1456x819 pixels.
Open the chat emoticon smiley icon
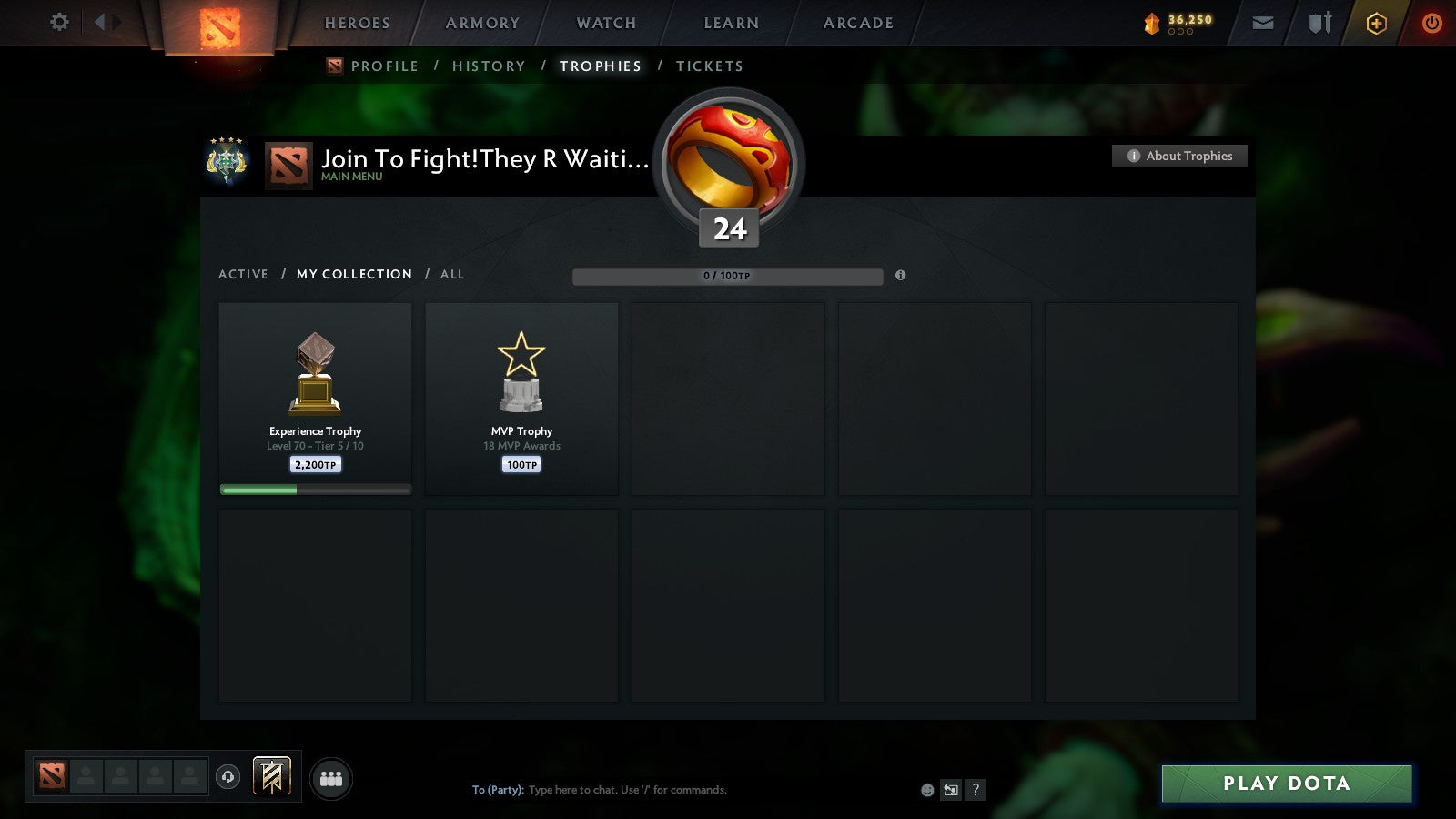click(x=925, y=790)
